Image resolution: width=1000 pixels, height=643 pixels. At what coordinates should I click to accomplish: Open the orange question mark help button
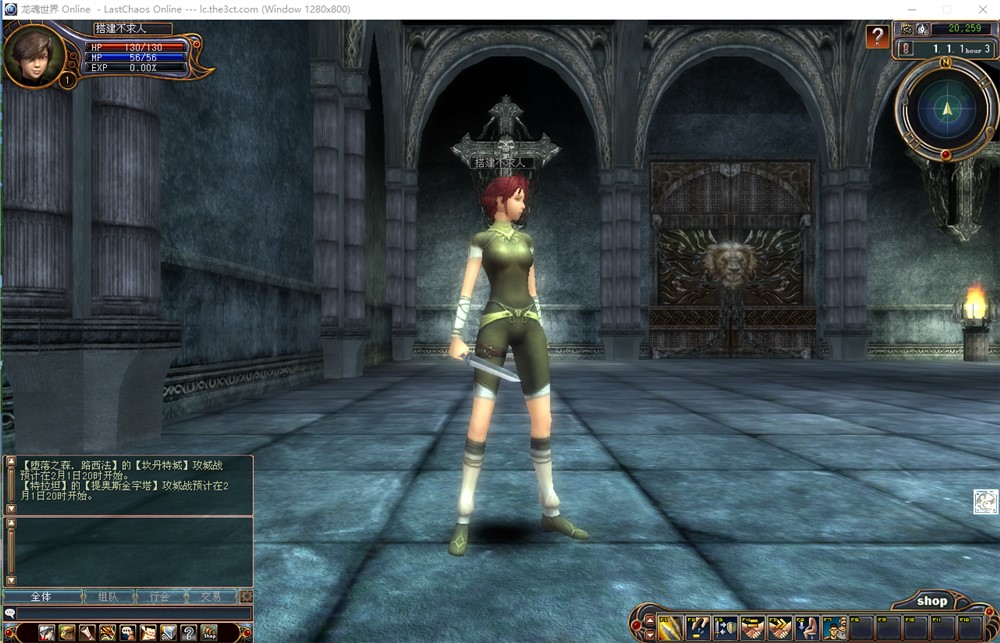[x=877, y=37]
